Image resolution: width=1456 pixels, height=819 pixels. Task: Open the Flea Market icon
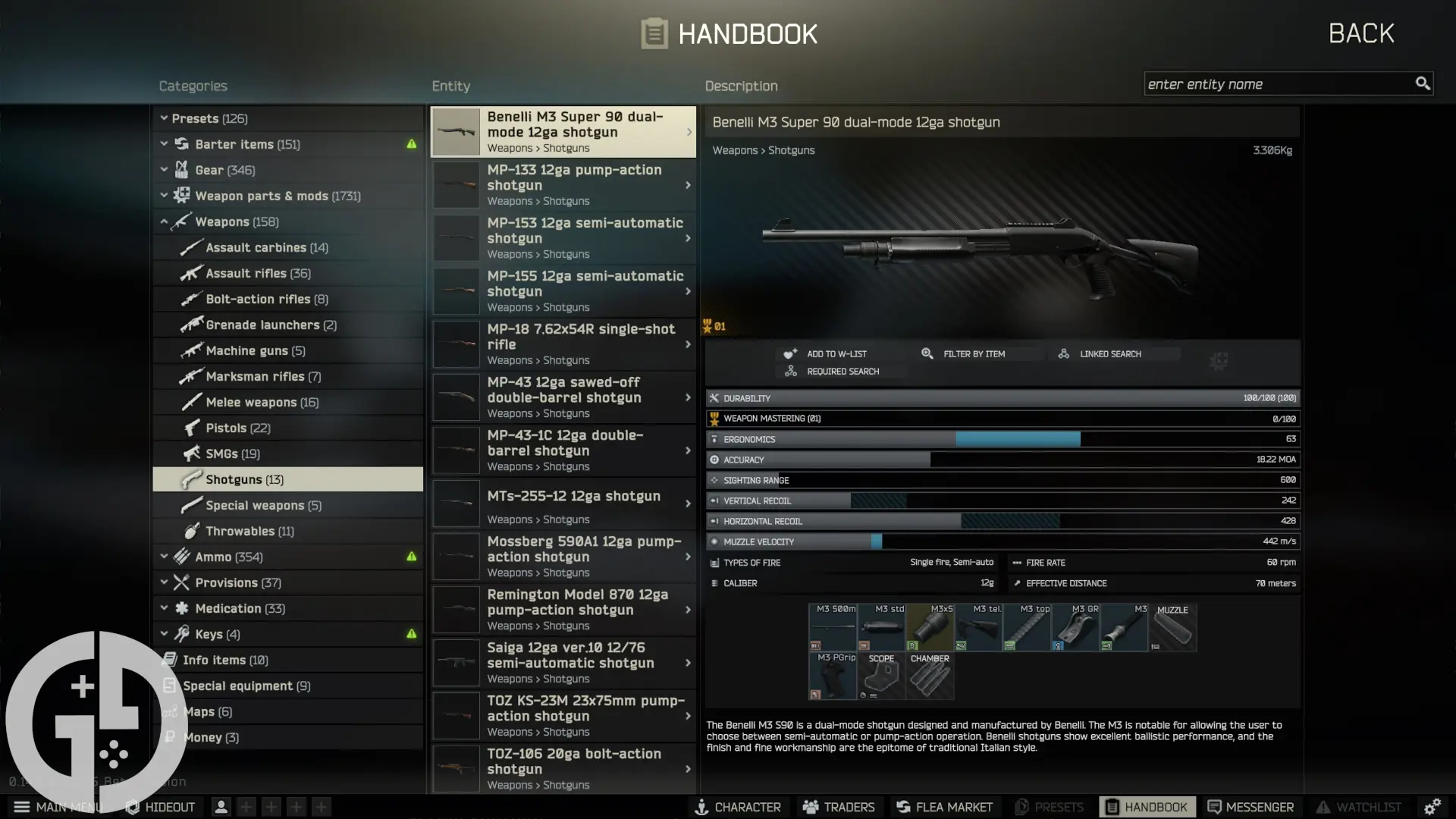click(x=944, y=807)
